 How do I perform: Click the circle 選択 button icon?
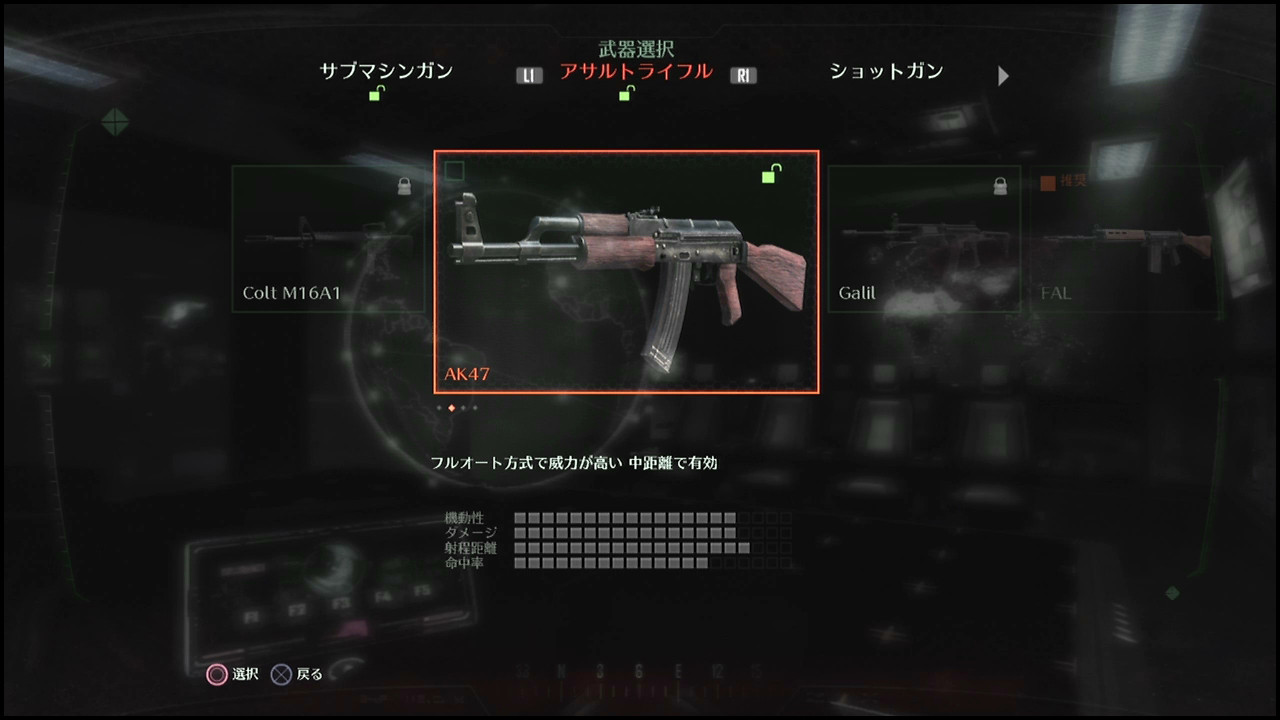coord(215,674)
